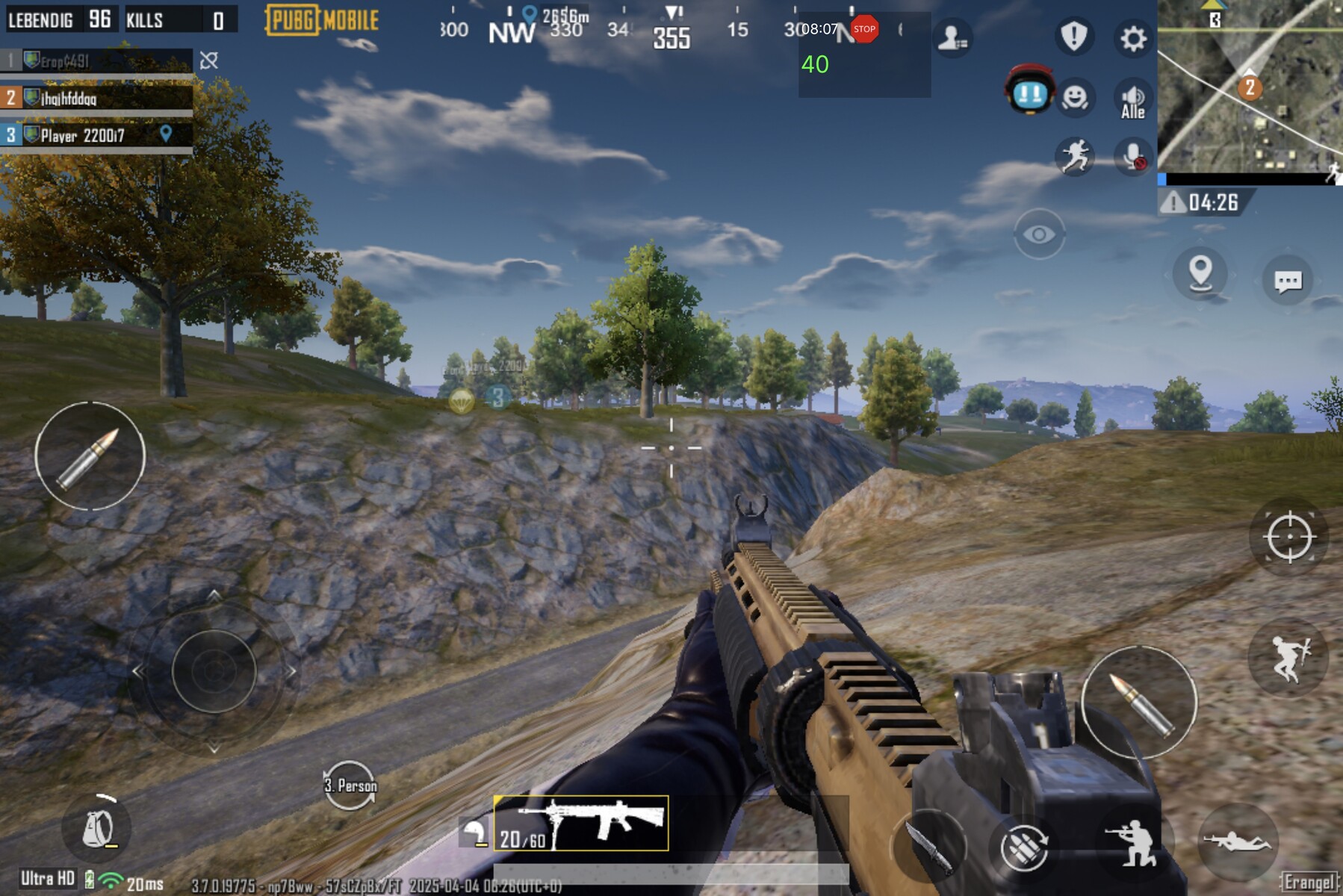
Task: Open the backpack inventory
Action: click(99, 828)
